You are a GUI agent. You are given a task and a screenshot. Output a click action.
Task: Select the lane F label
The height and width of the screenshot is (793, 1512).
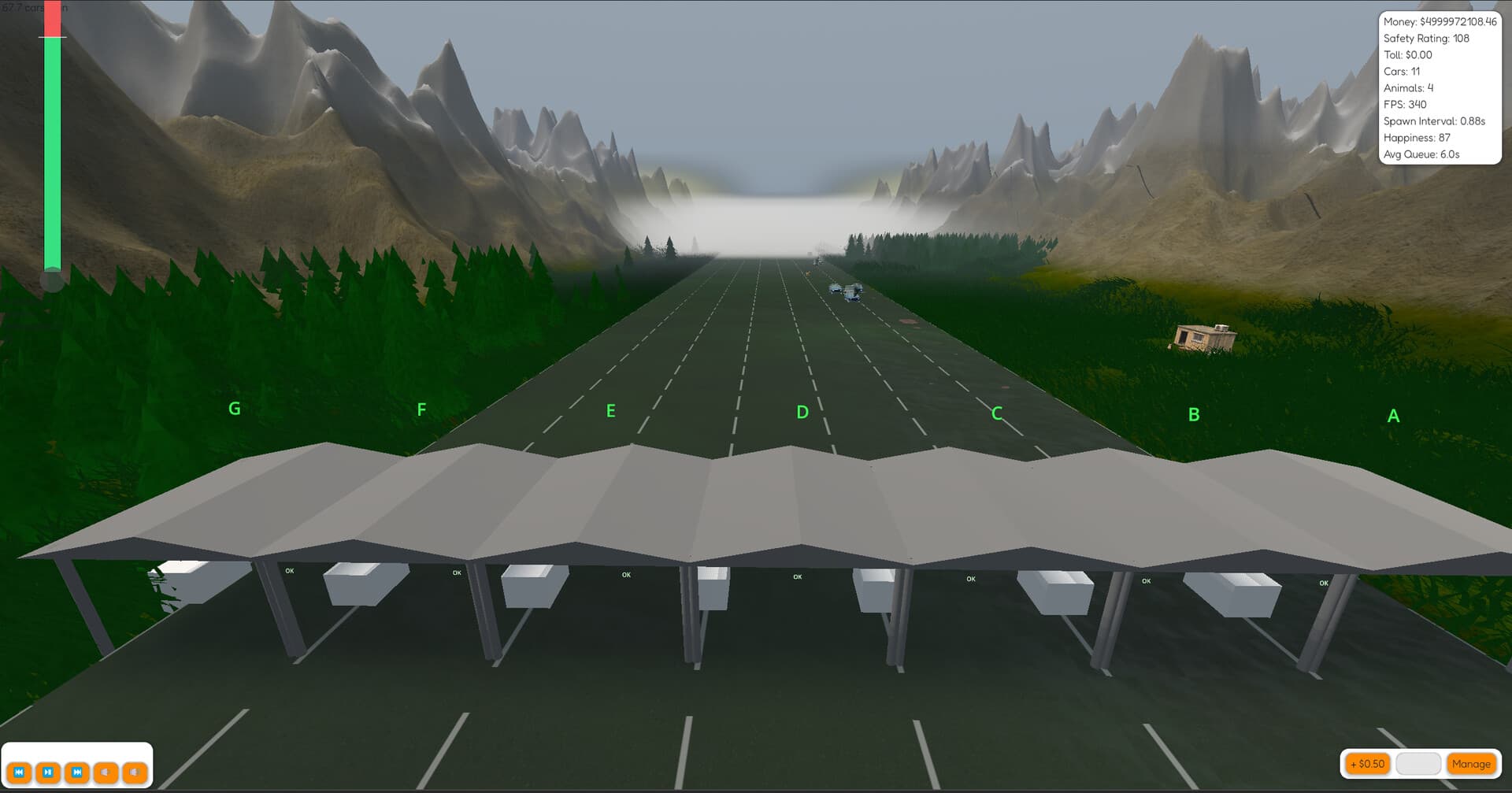[421, 409]
